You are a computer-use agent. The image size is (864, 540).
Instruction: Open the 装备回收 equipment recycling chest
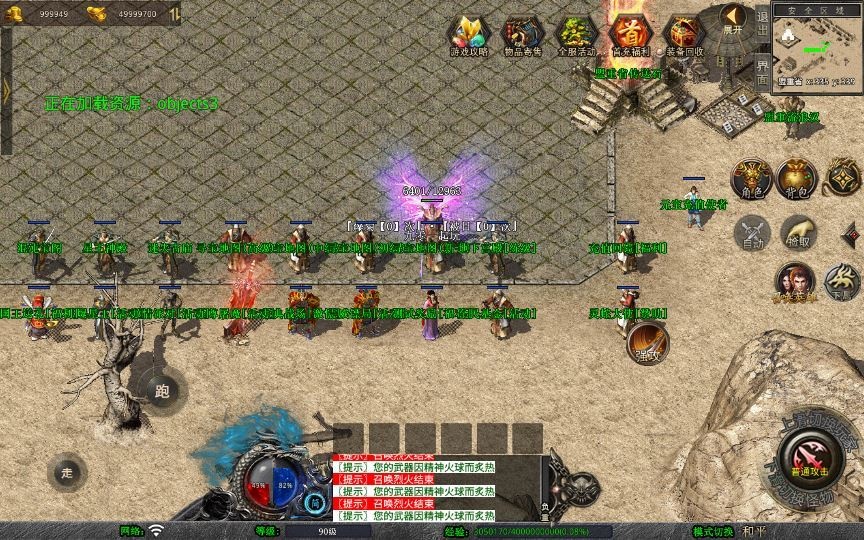click(x=684, y=35)
